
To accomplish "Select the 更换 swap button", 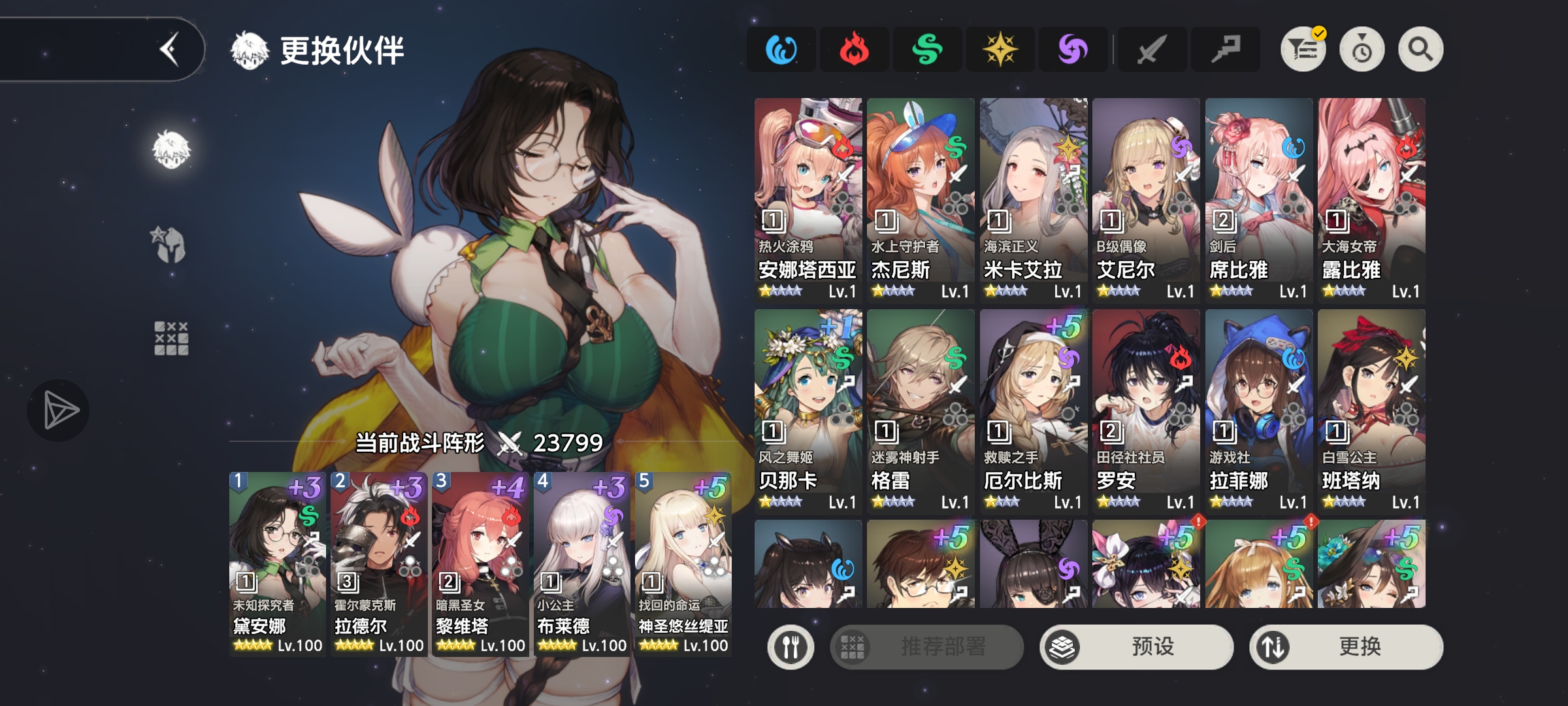I will 1346,647.
